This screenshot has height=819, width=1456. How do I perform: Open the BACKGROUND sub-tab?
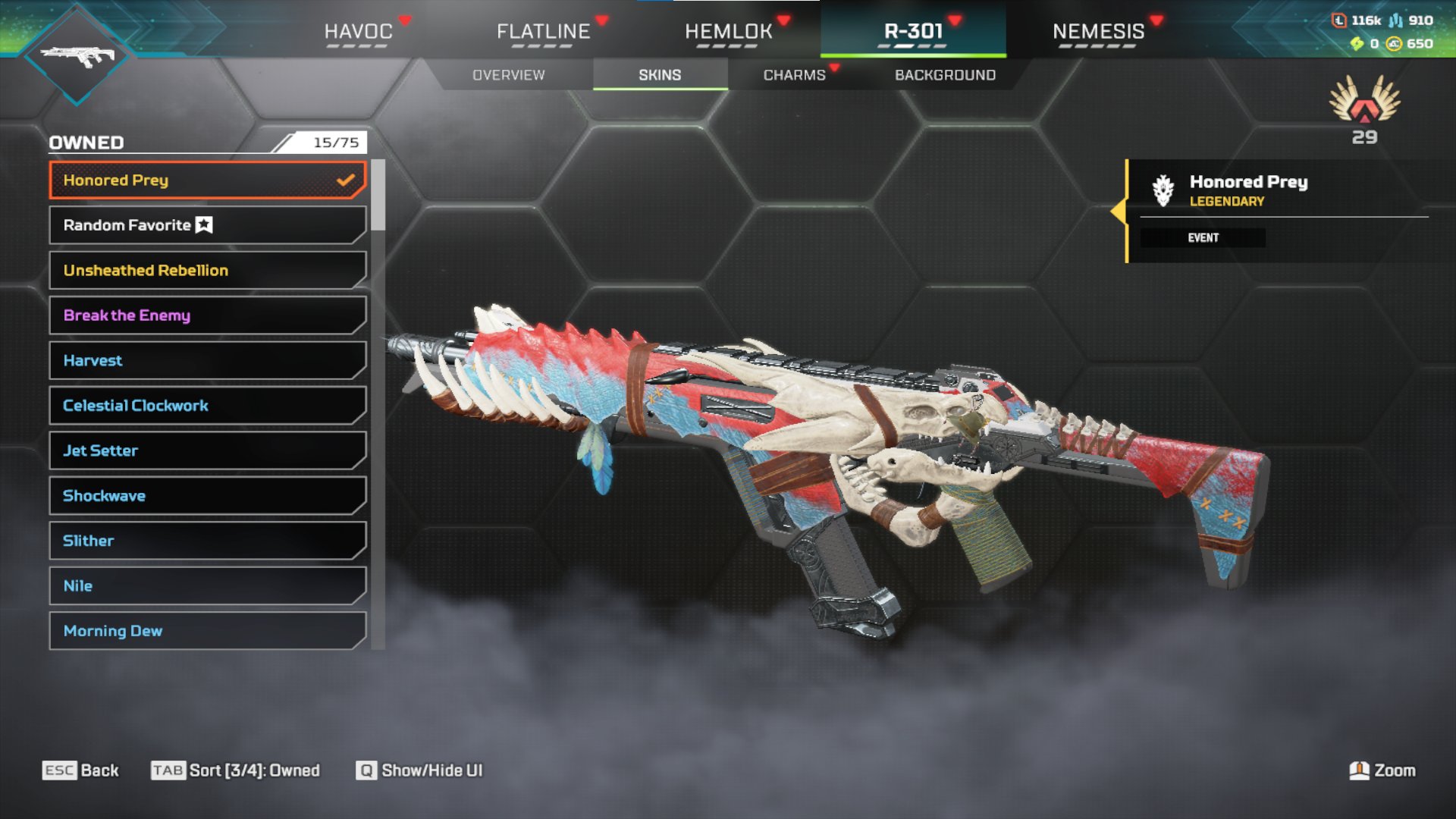coord(945,75)
